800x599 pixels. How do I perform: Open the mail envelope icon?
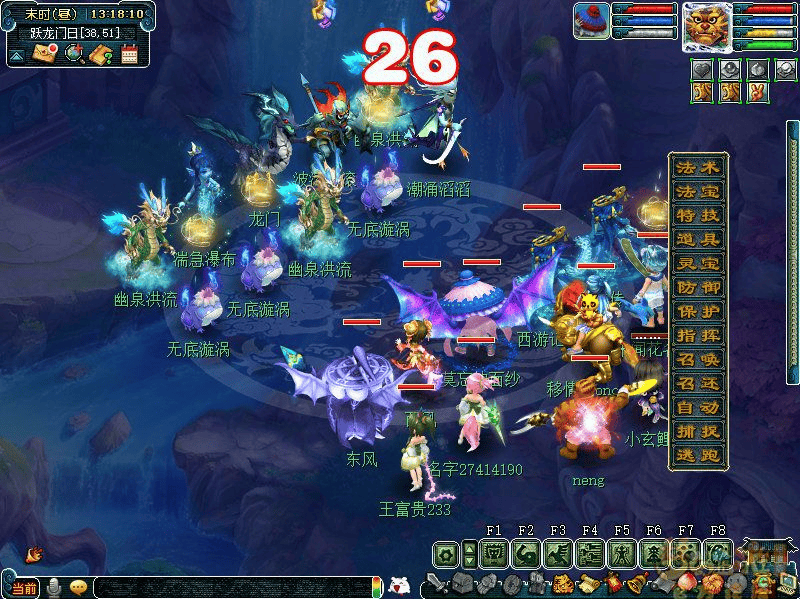point(44,54)
